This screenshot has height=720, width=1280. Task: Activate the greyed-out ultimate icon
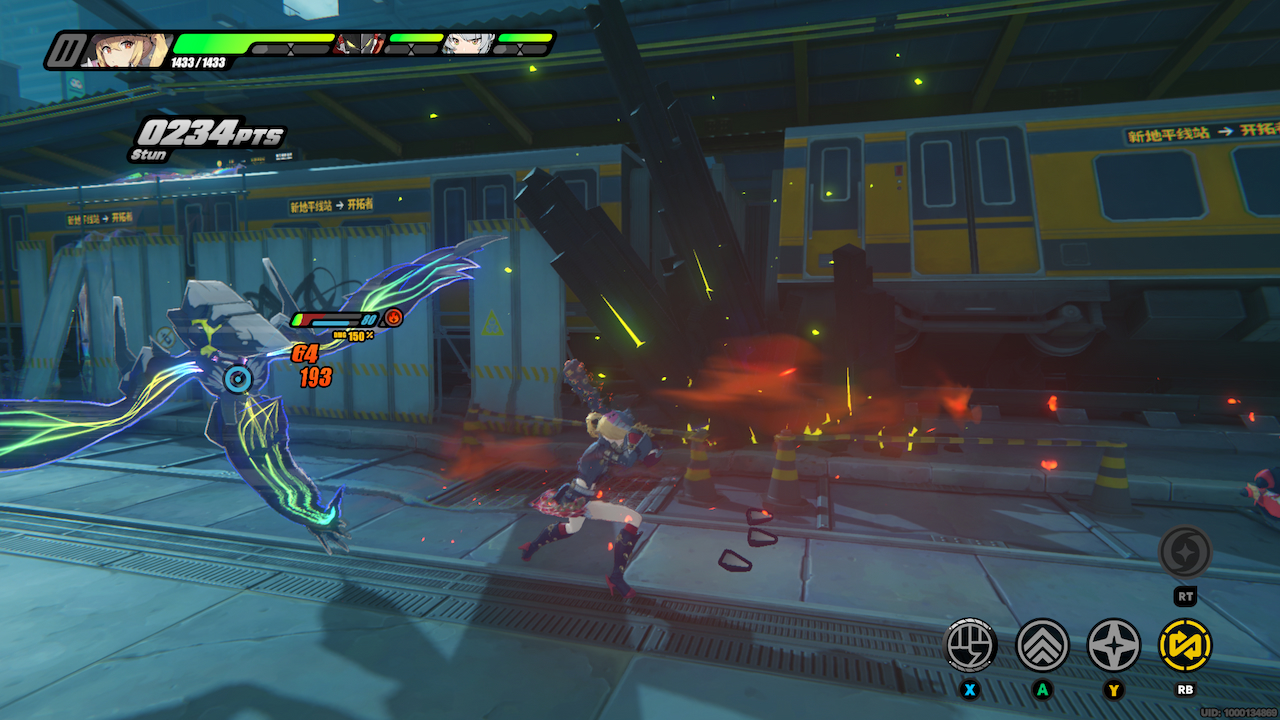[x=1185, y=552]
